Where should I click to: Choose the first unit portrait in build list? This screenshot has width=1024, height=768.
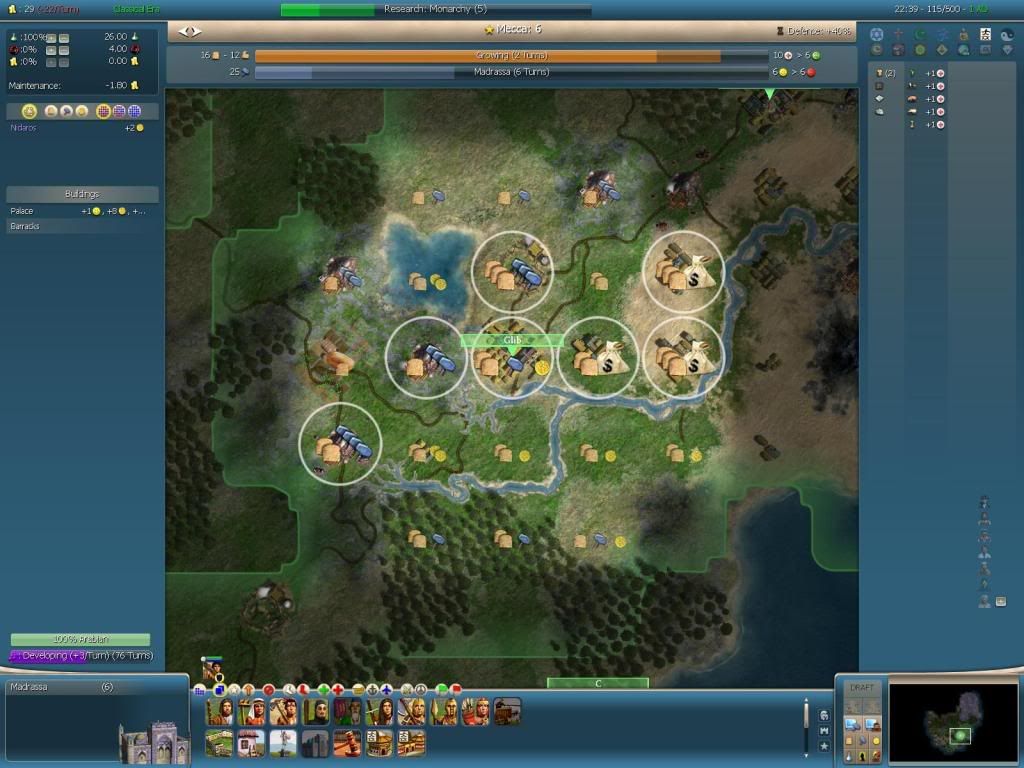(x=219, y=711)
